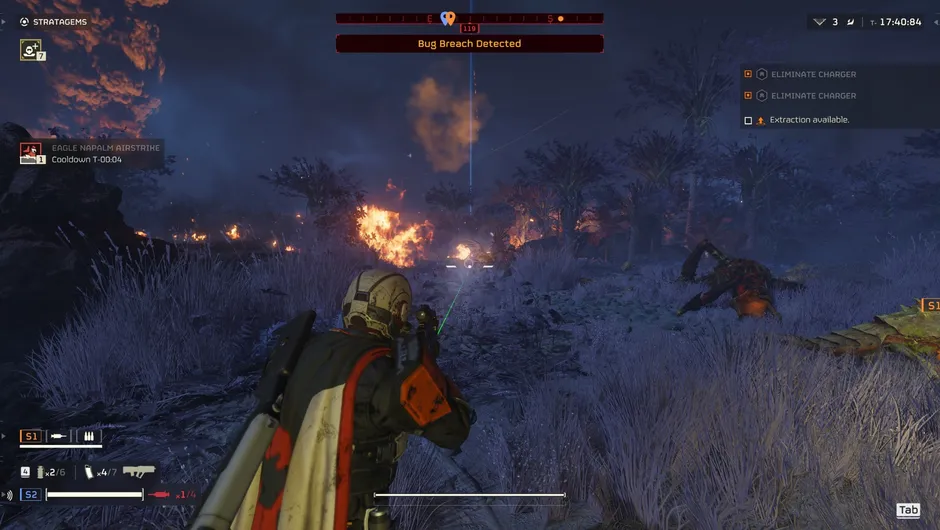Select the primary rifle weapon icon
Viewport: 940px width, 530px height.
pos(139,471)
